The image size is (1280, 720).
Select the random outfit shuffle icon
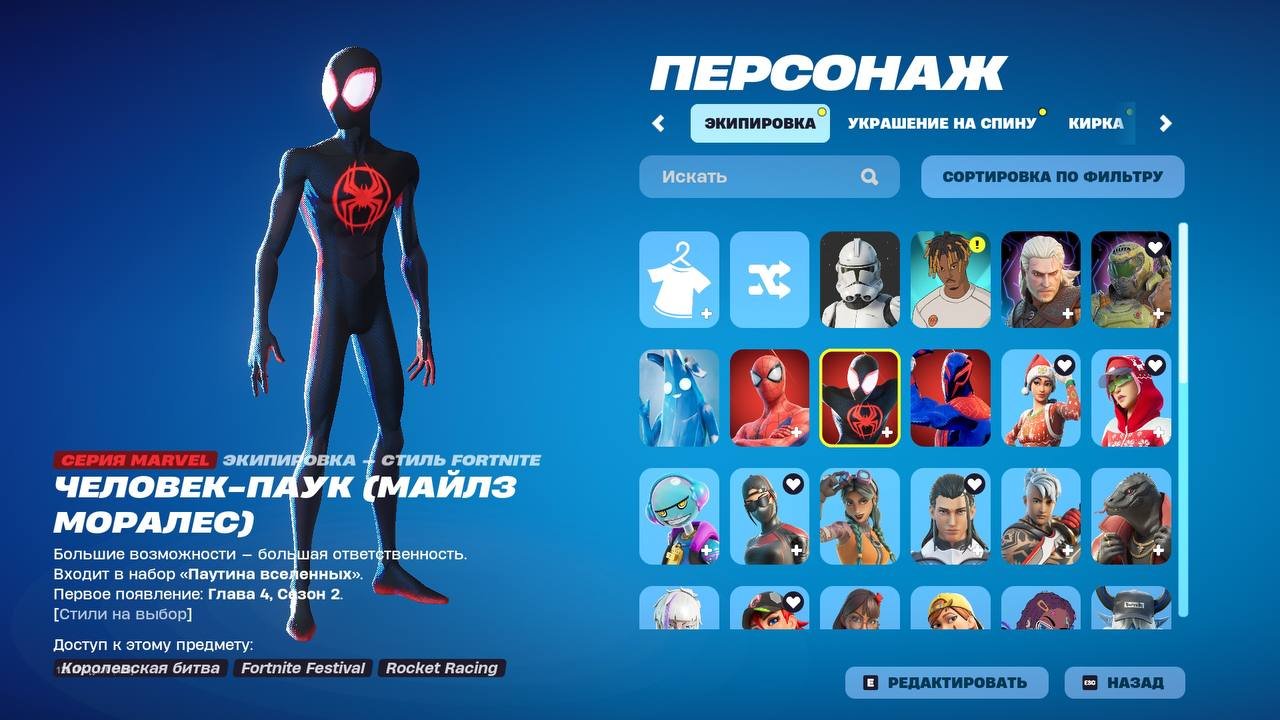coord(769,281)
